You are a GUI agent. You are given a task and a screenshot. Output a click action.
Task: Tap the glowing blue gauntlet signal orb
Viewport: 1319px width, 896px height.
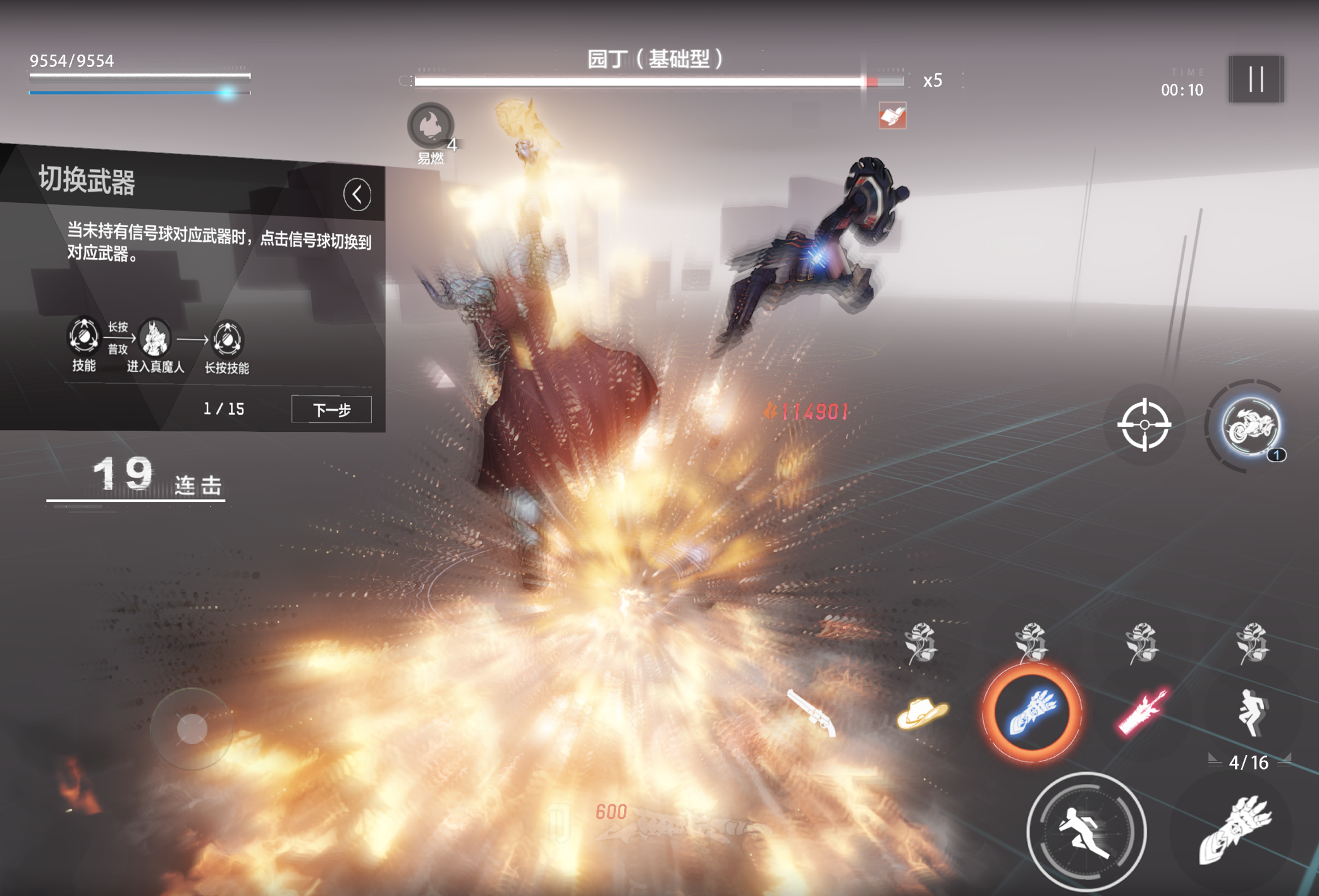tap(1031, 713)
